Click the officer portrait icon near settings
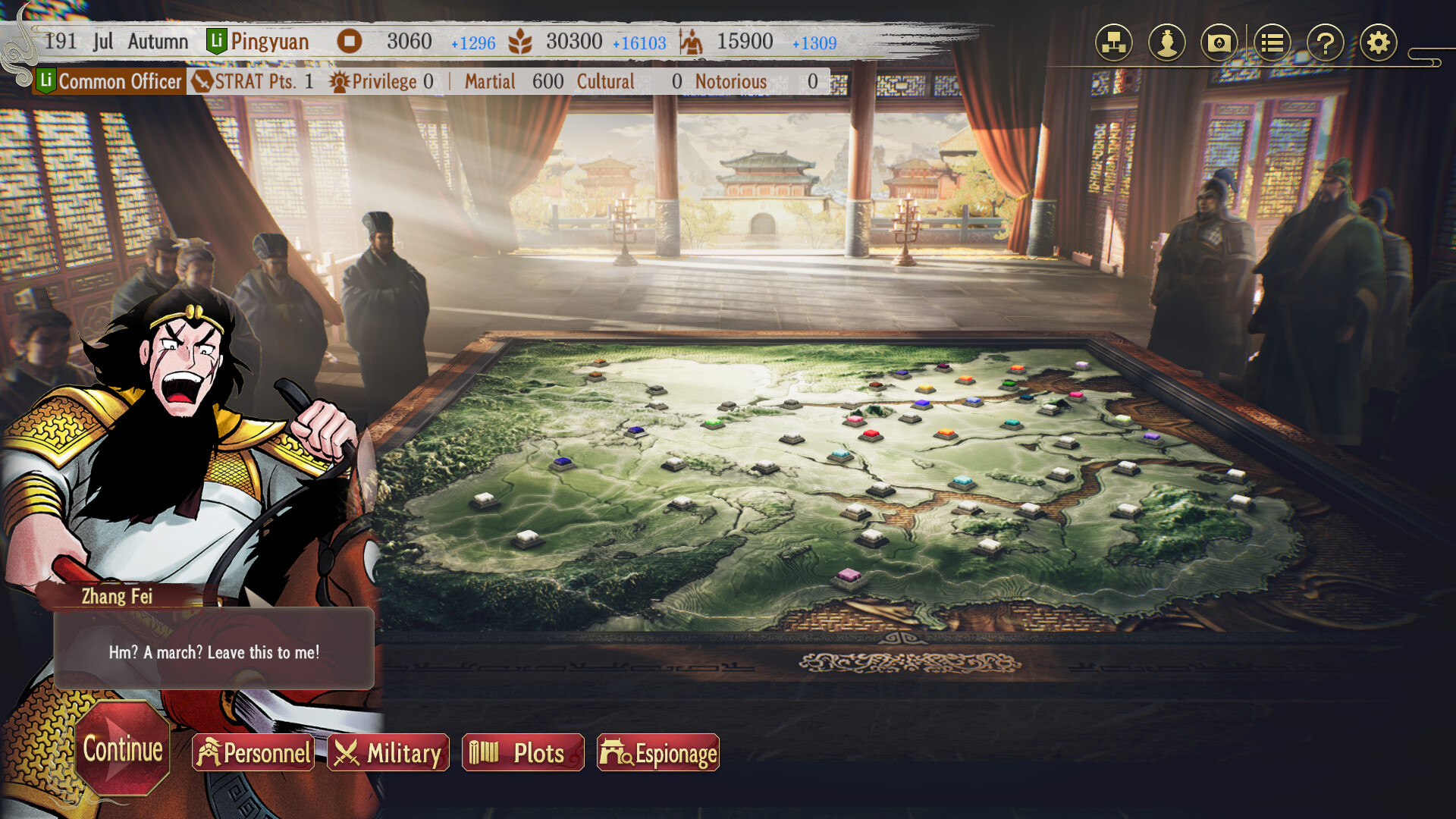Viewport: 1456px width, 819px height. 1168,43
